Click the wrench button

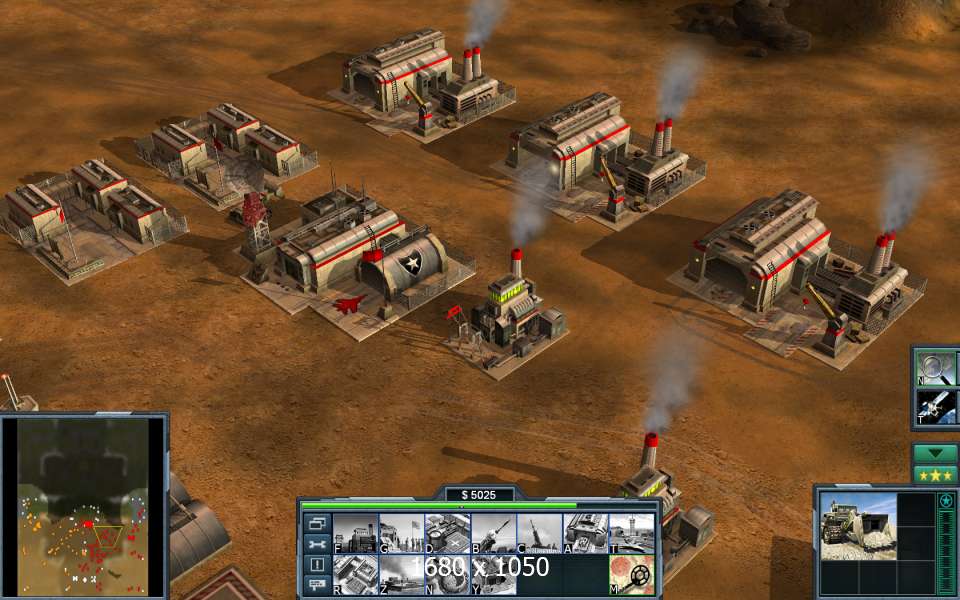317,544
